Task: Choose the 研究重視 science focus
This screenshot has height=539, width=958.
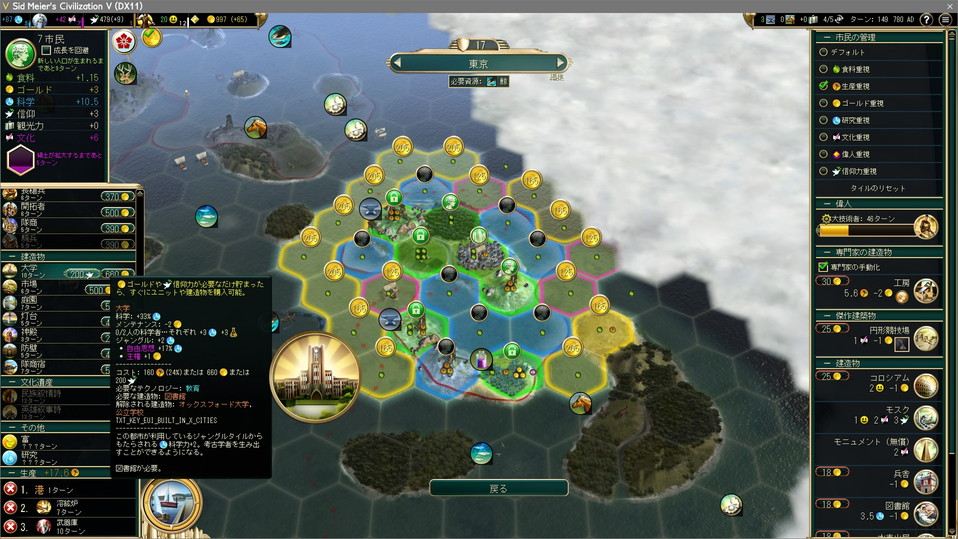Action: pyautogui.click(x=824, y=120)
